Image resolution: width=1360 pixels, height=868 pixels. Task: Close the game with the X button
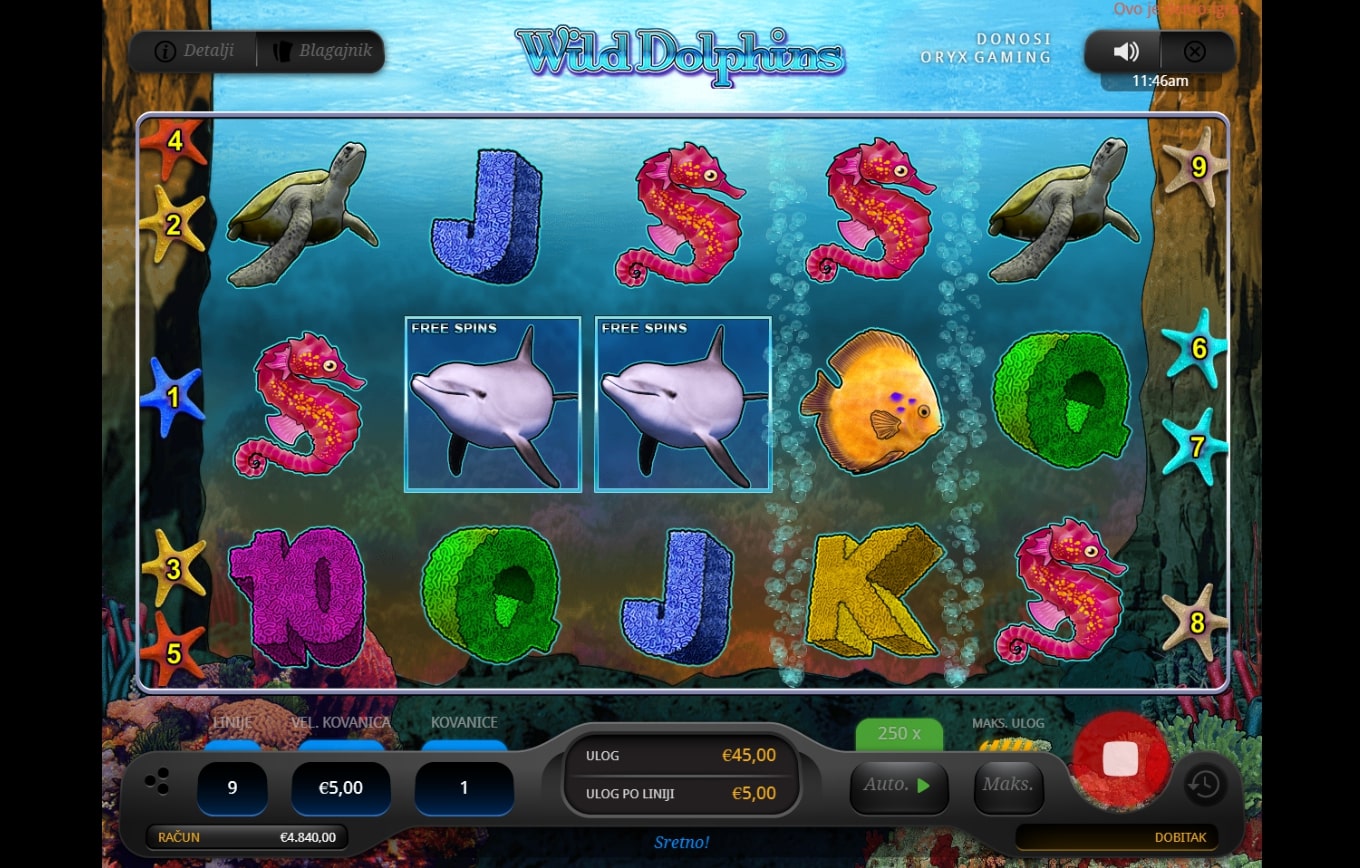coord(1194,52)
